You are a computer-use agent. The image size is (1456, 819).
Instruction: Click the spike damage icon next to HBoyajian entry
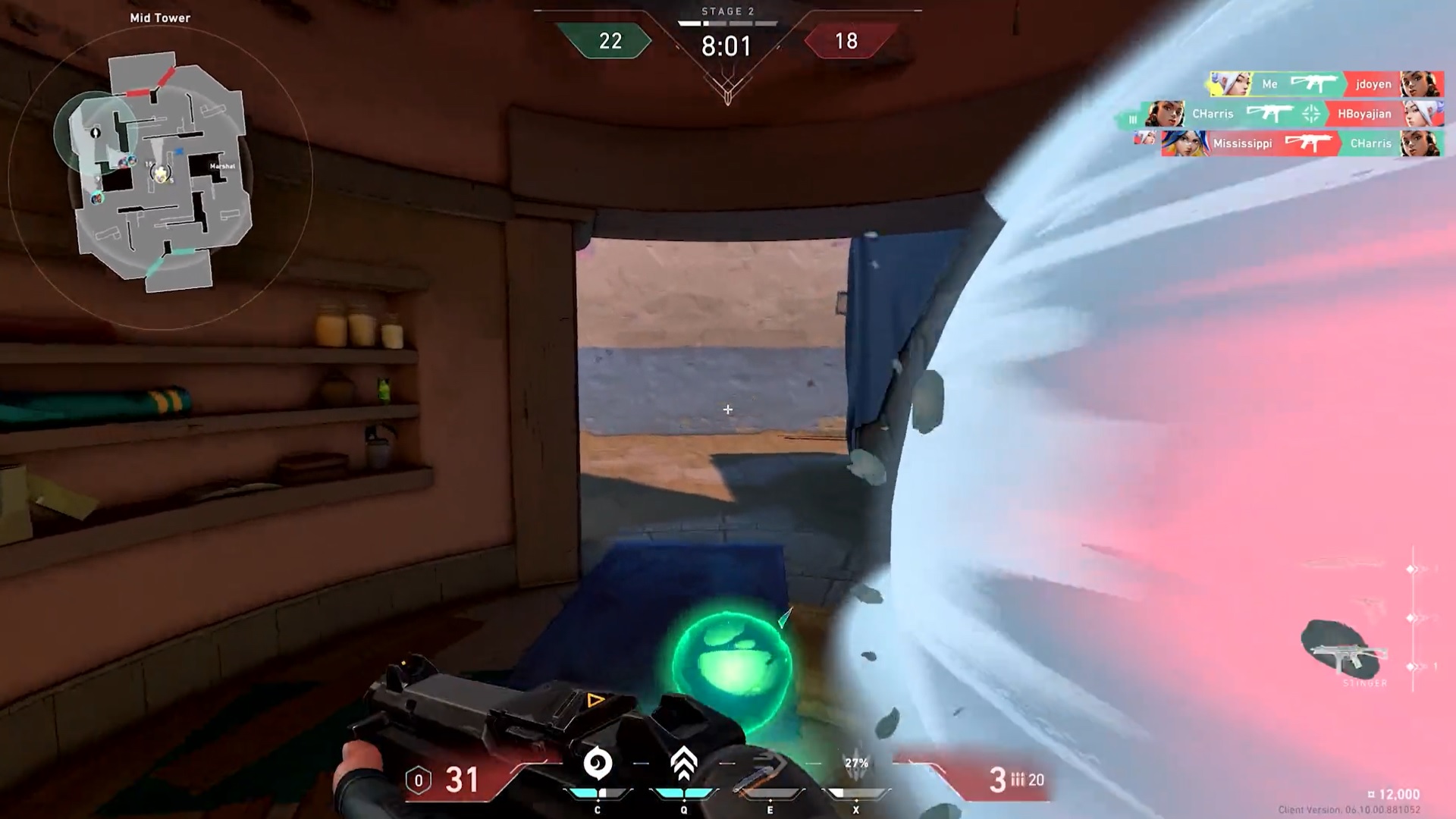coord(1133,119)
